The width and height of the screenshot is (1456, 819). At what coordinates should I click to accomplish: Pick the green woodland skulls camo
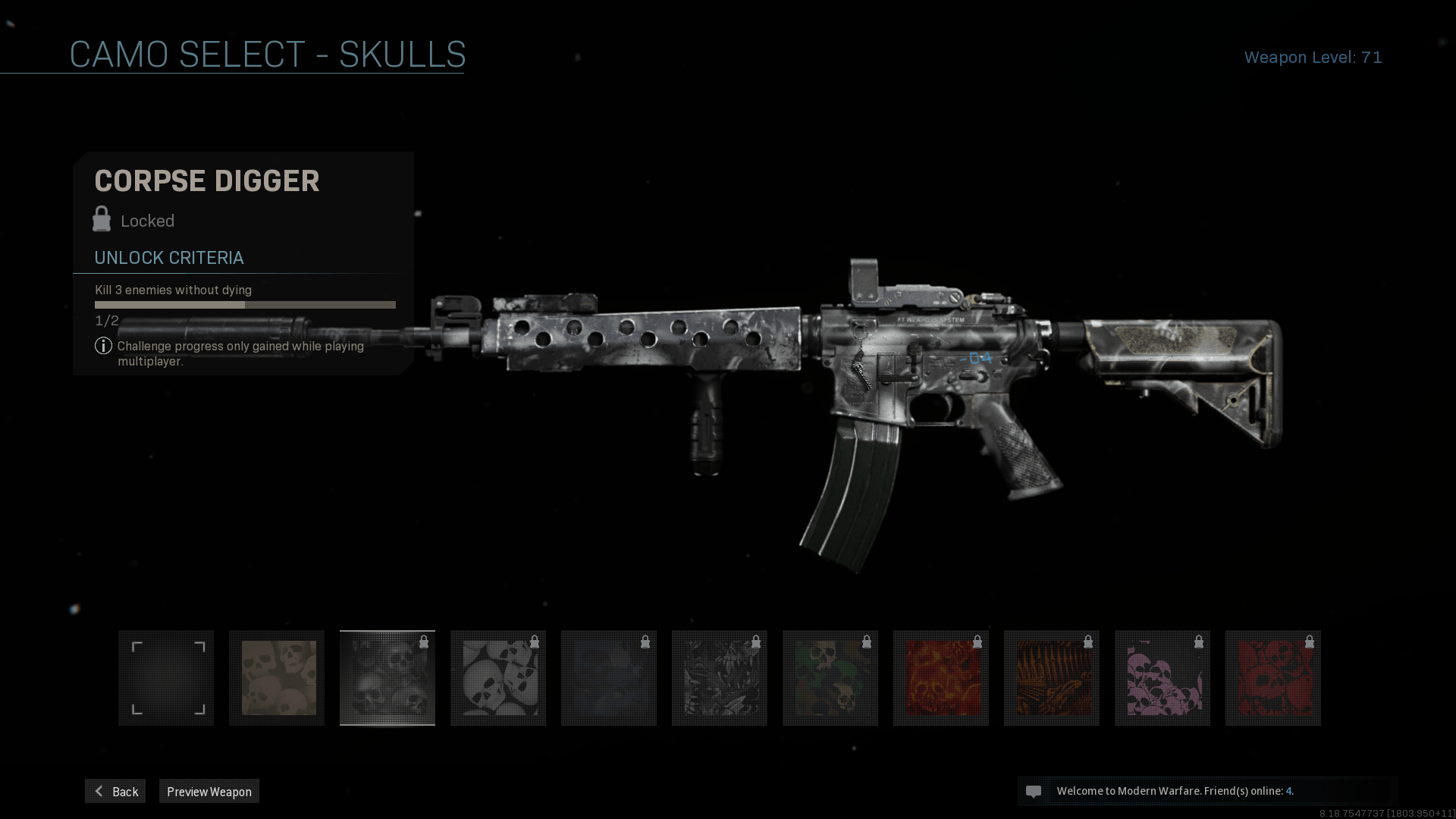(x=830, y=678)
